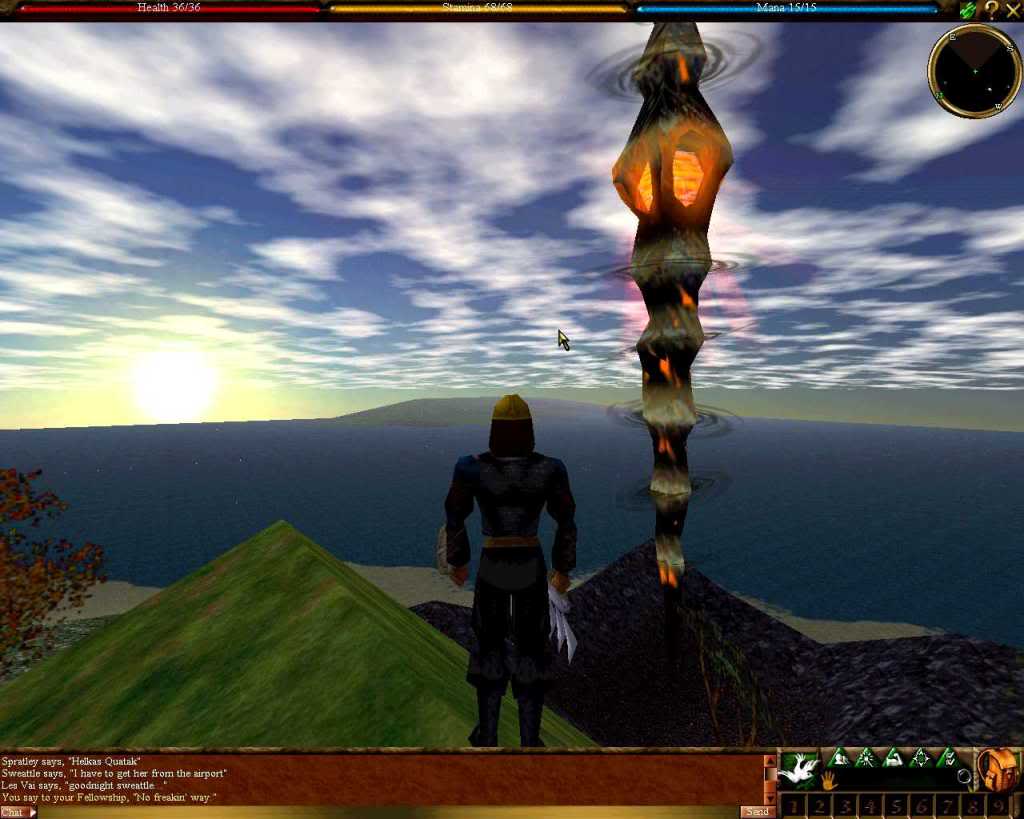Open the backpack inventory
The height and width of the screenshot is (819, 1024).
click(x=998, y=770)
